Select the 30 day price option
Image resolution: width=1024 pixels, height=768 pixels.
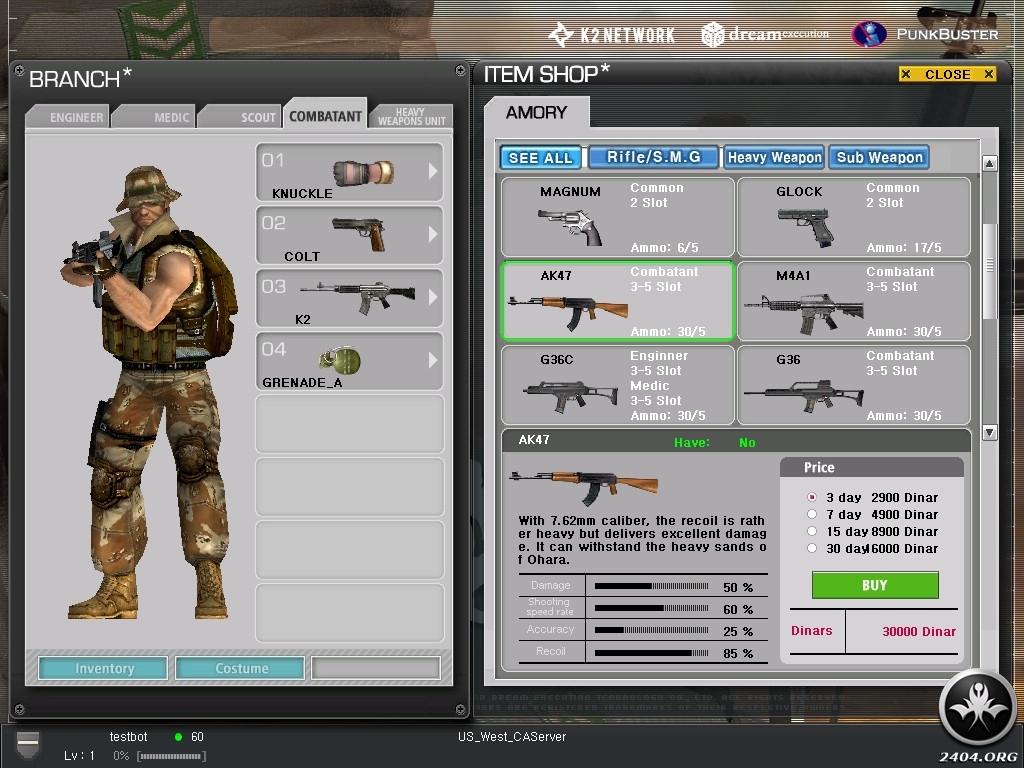[x=813, y=548]
